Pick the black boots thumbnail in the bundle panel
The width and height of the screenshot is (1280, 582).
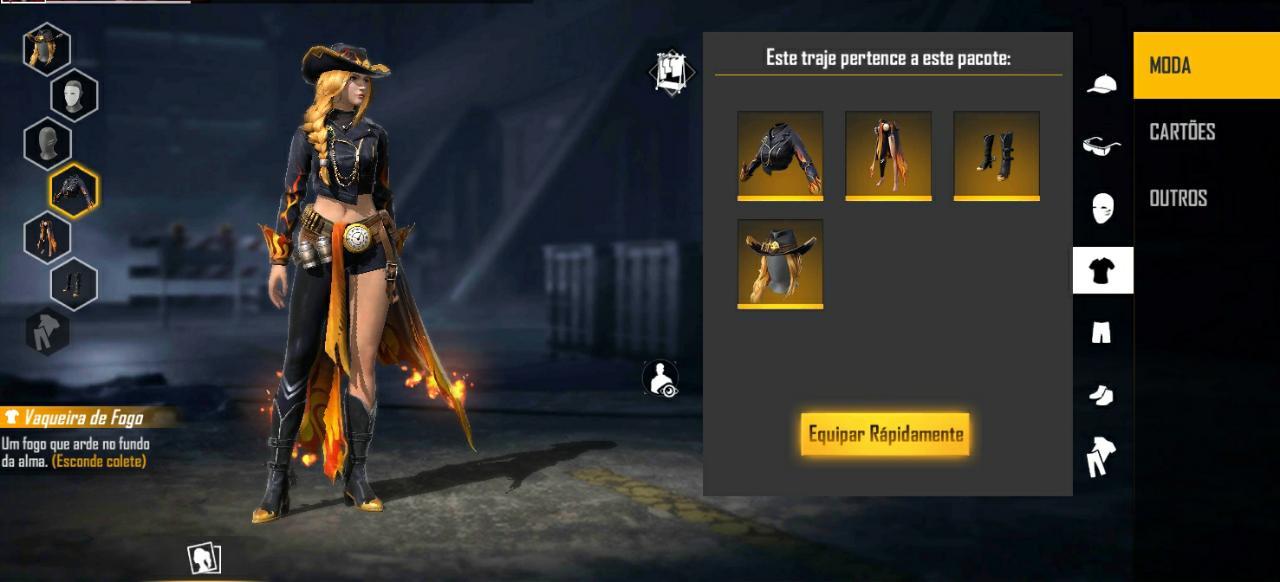pyautogui.click(x=996, y=155)
